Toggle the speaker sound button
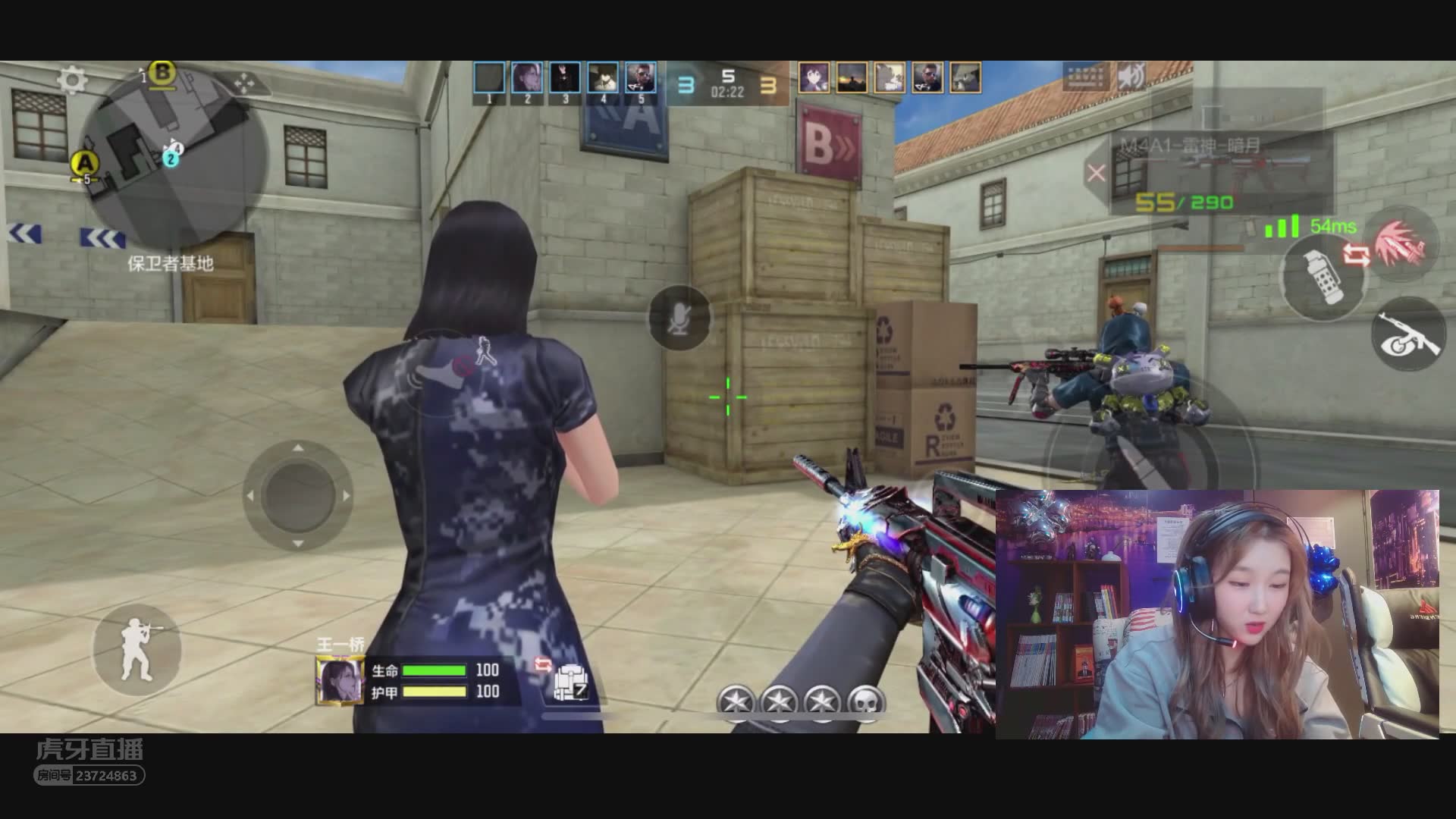1456x819 pixels. coord(1131,77)
